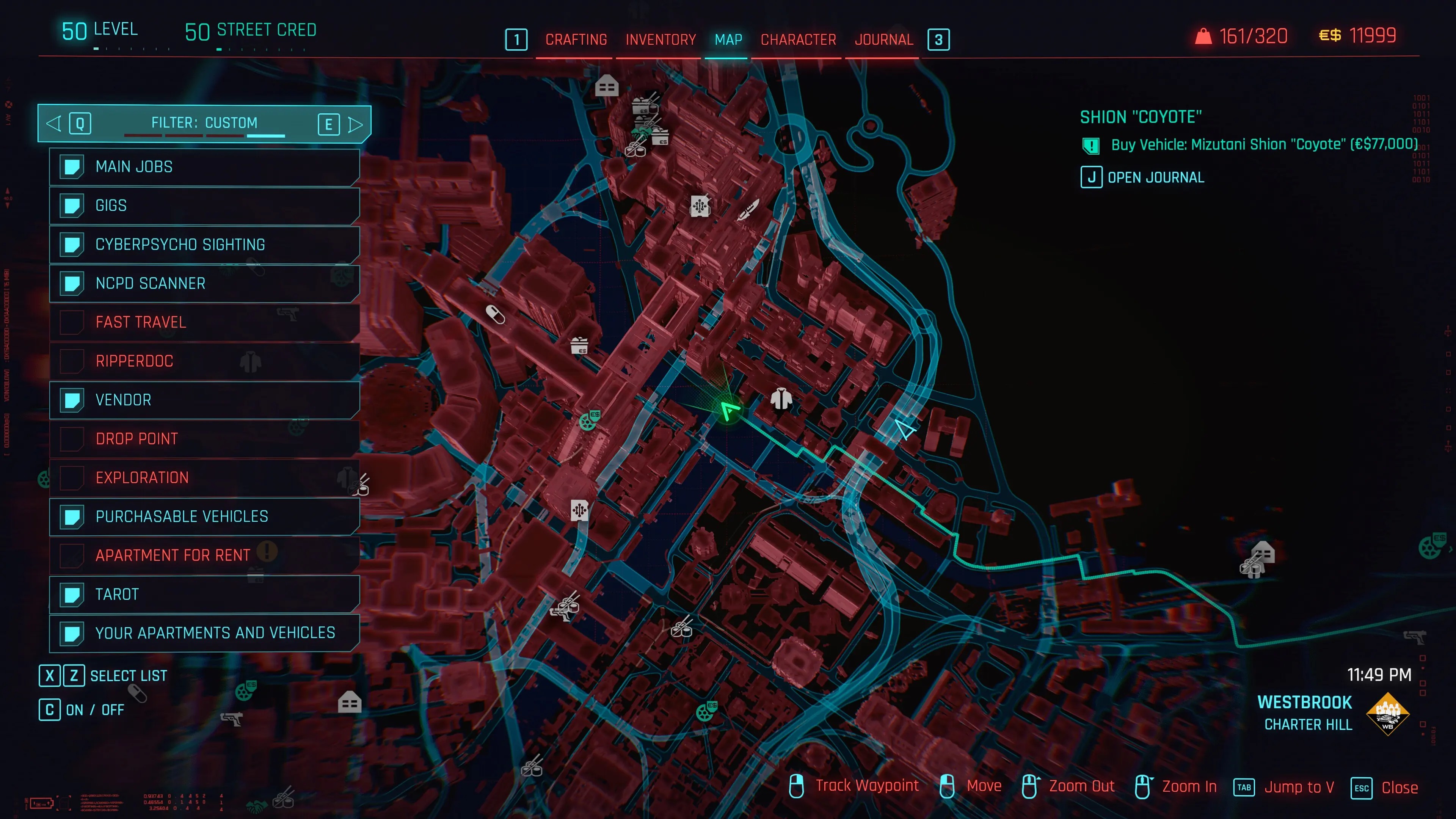Open the Inventory tab
This screenshot has height=819, width=1456.
pyautogui.click(x=660, y=39)
